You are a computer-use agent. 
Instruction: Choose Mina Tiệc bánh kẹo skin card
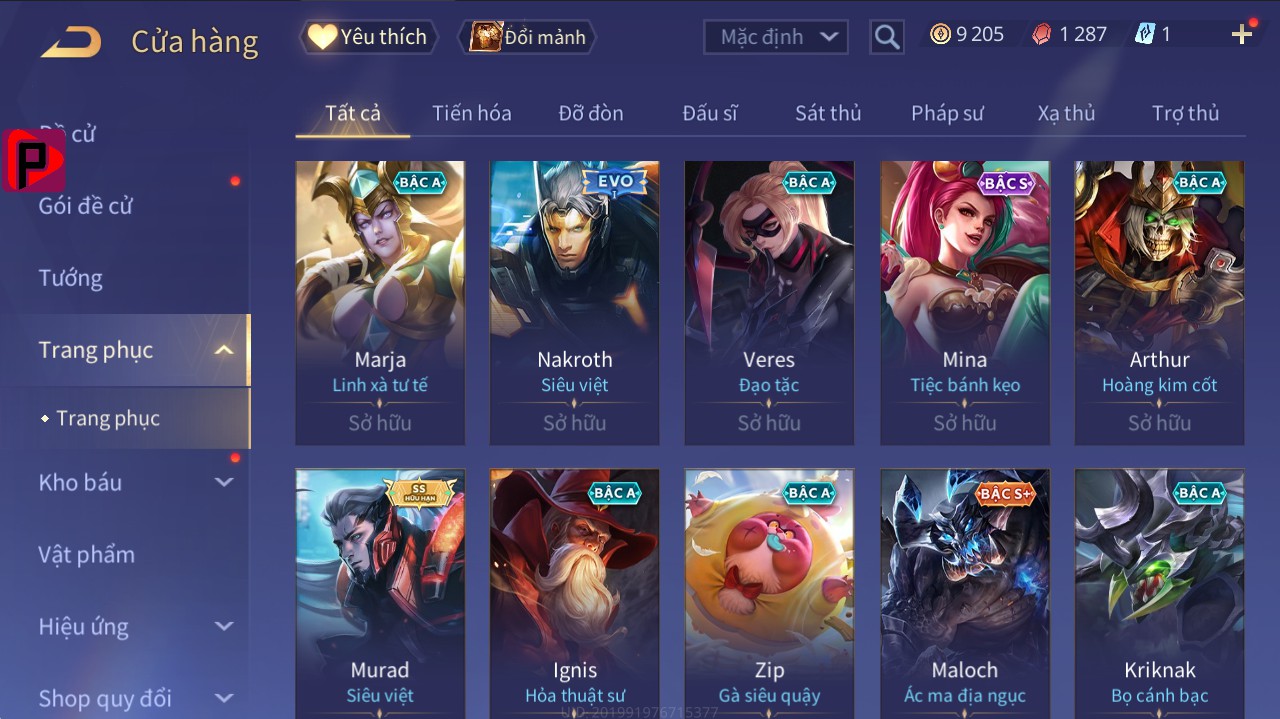[964, 302]
